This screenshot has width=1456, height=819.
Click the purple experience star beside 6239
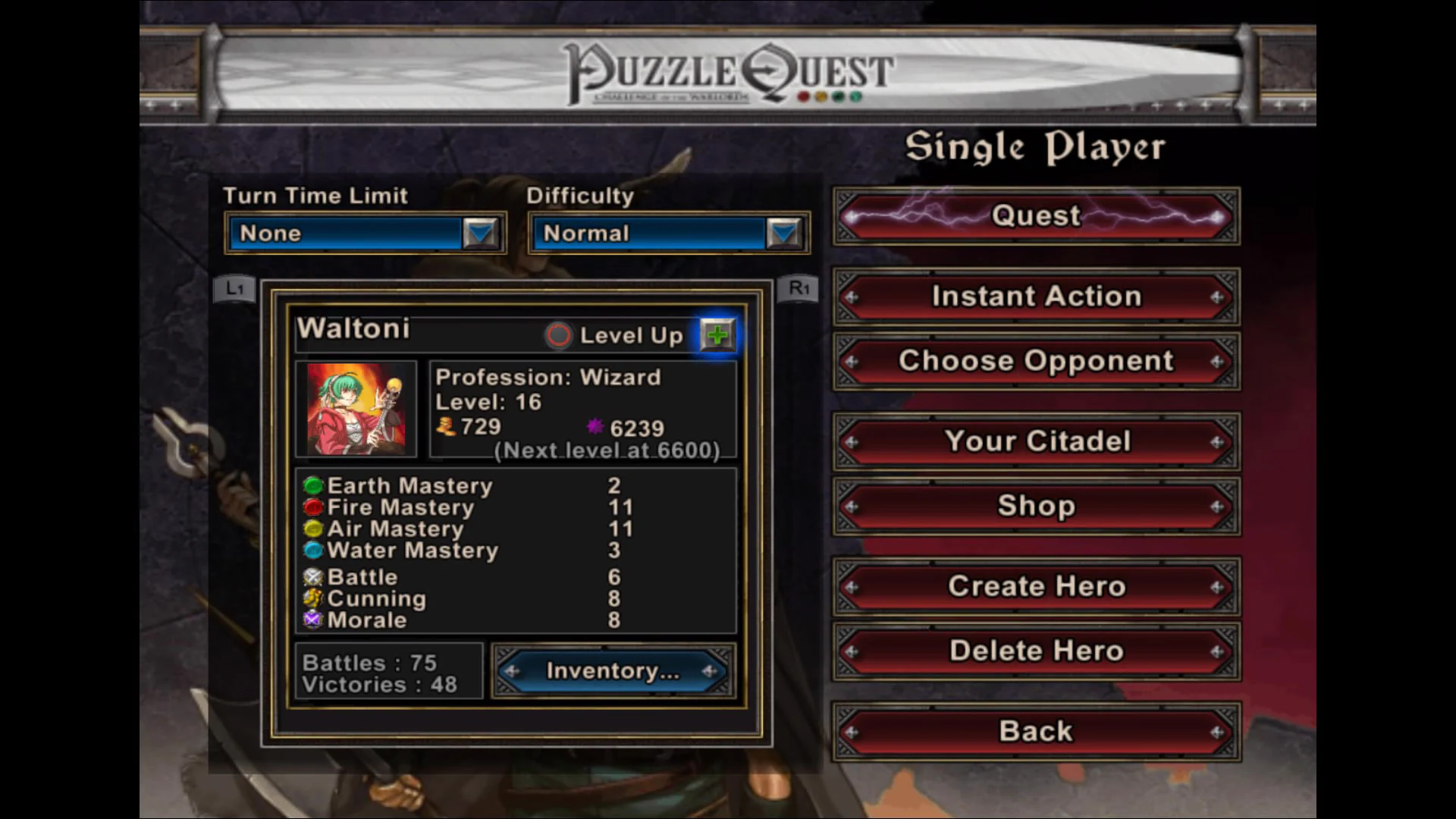[595, 427]
